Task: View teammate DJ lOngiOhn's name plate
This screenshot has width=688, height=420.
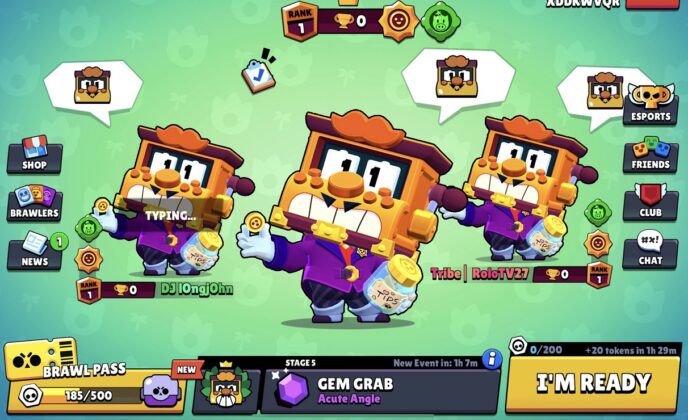Action: [196, 289]
